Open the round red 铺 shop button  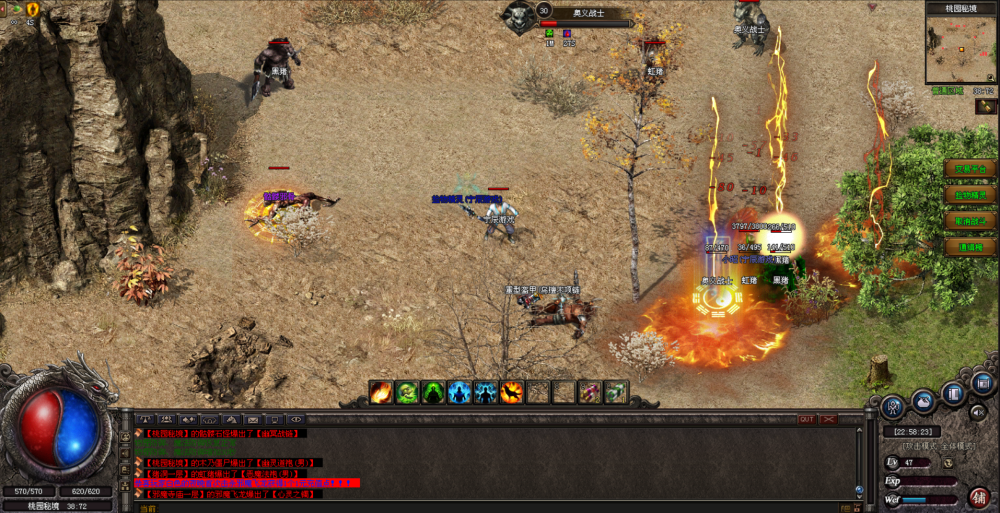tap(979, 496)
